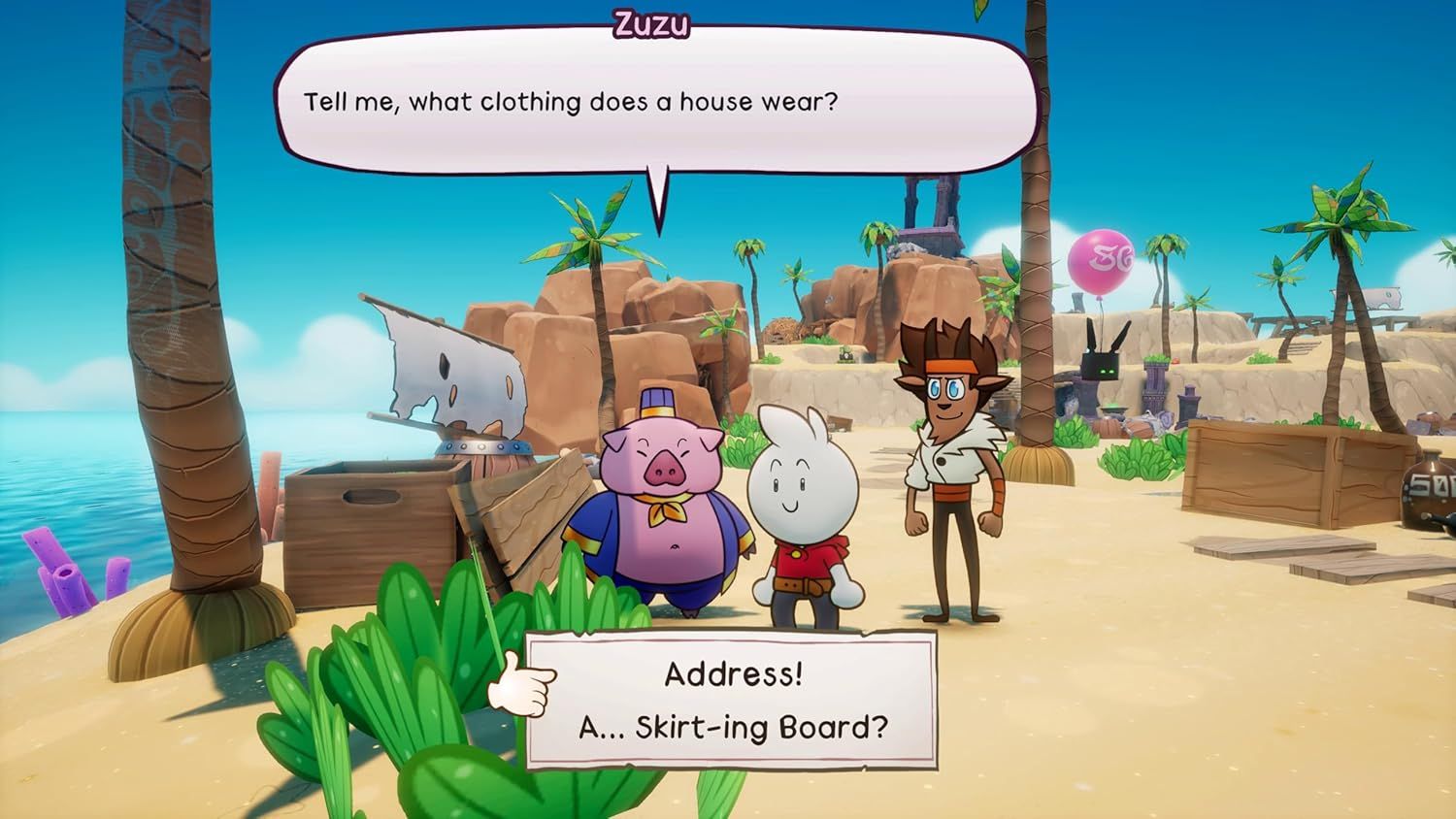Screen dimensions: 1456x819
Task: Click the Zuzu name label
Action: pyautogui.click(x=650, y=26)
